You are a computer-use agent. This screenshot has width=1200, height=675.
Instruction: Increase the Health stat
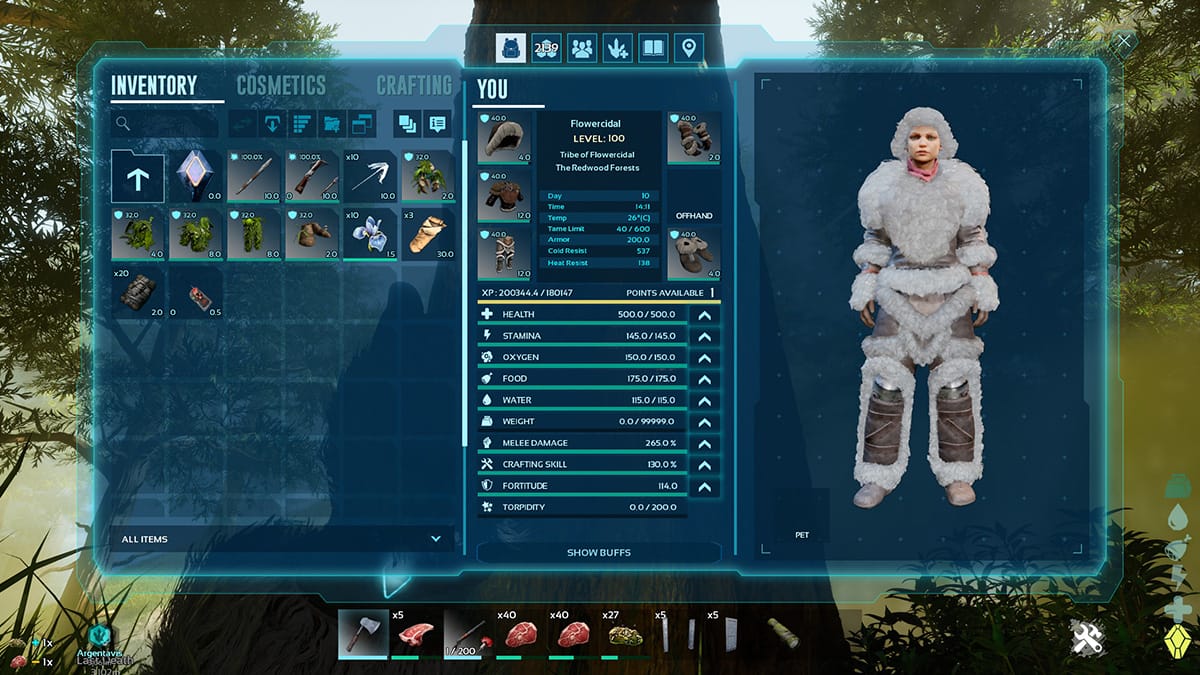click(704, 314)
